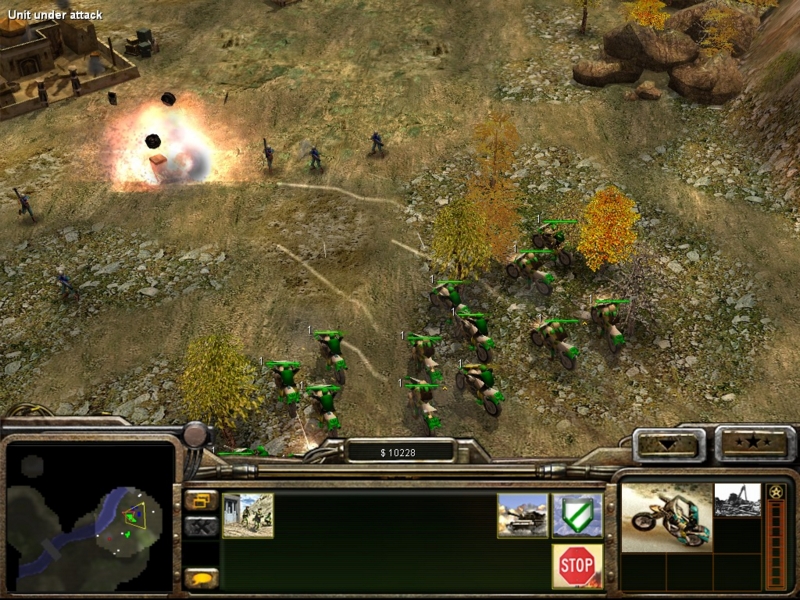Select the Guard shield command
The image size is (800, 600).
(577, 514)
